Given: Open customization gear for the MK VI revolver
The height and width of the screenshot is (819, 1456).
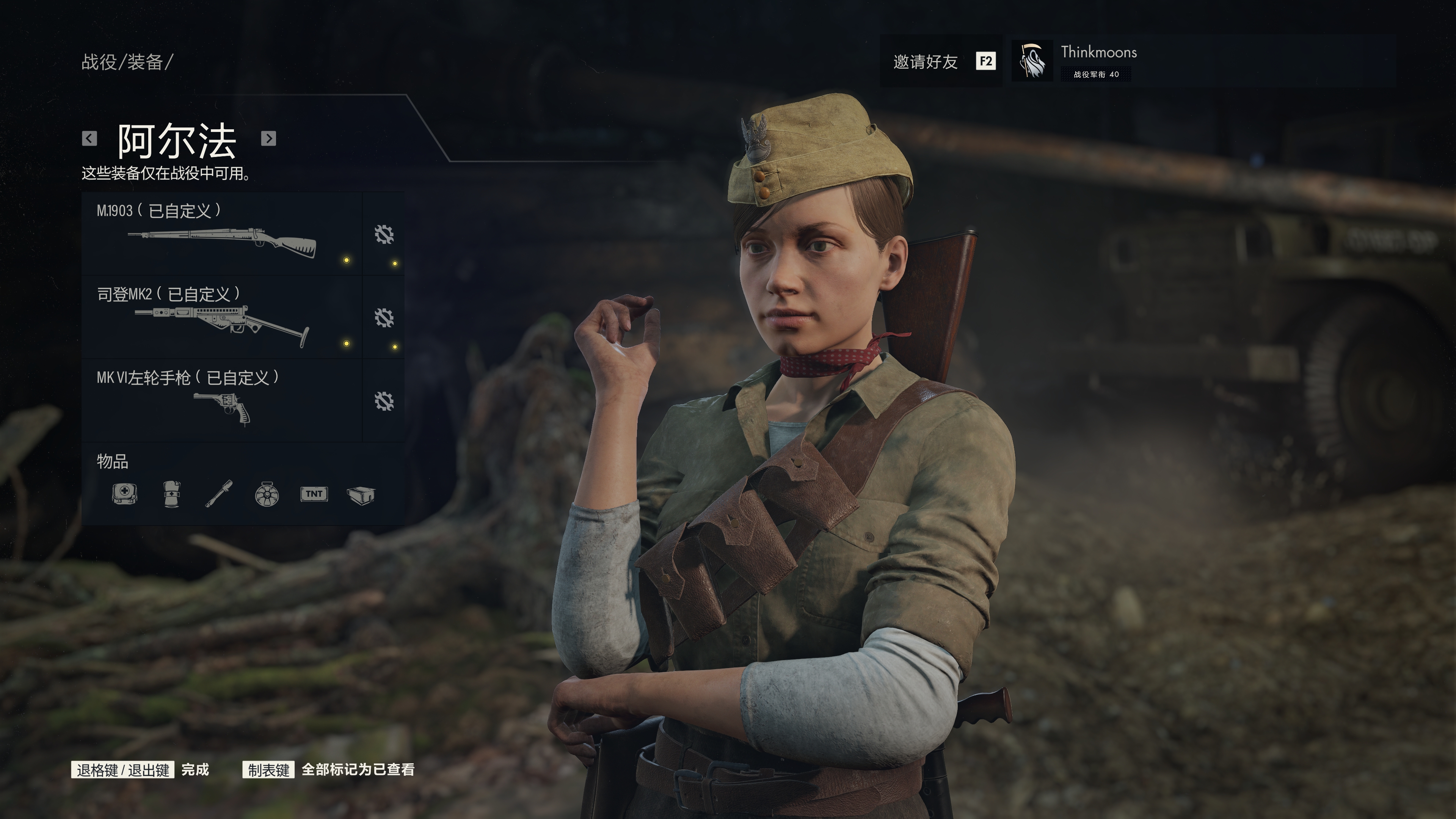Looking at the screenshot, I should 384,401.
